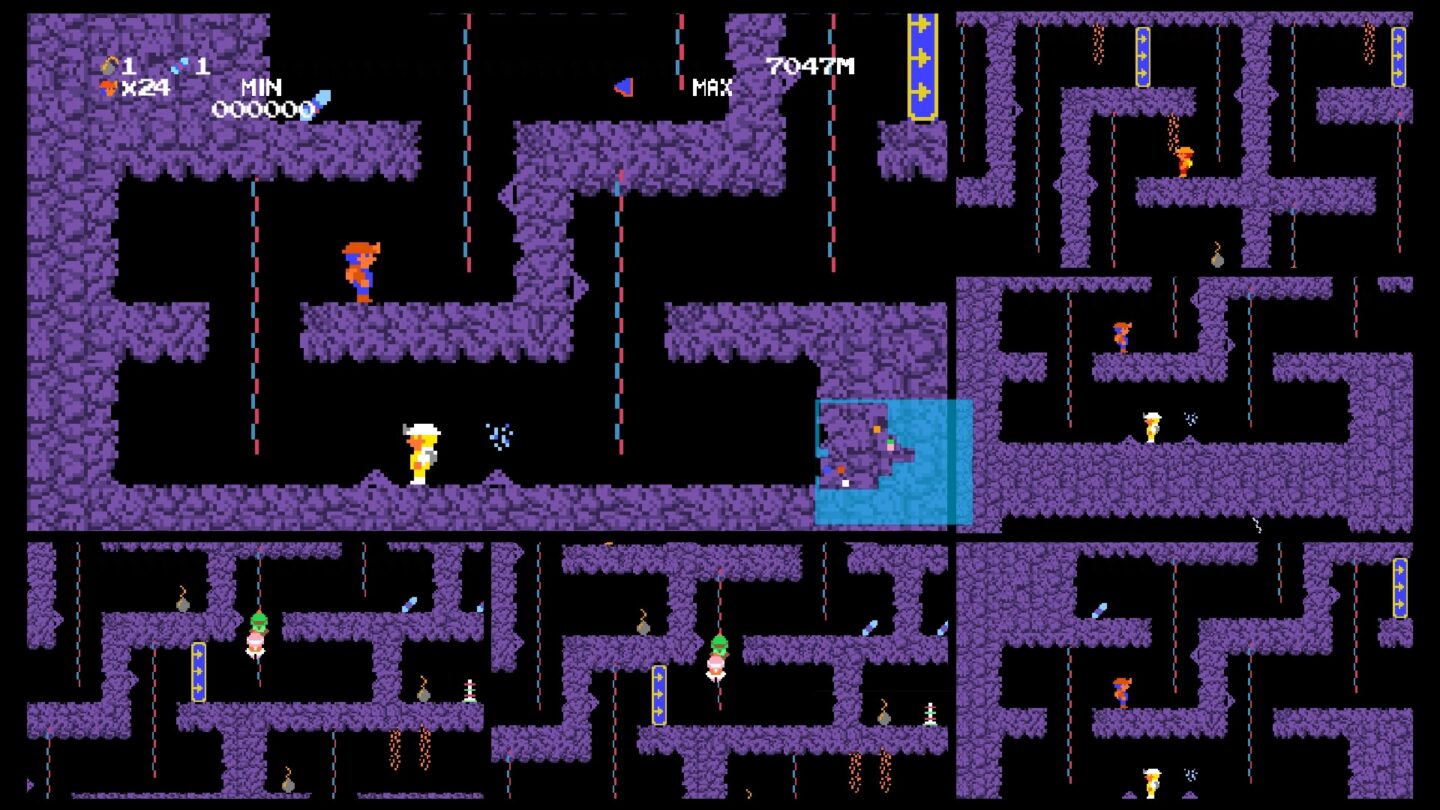Toggle the orange player dot on the minimap
This screenshot has height=810, width=1440.
pyautogui.click(x=877, y=429)
